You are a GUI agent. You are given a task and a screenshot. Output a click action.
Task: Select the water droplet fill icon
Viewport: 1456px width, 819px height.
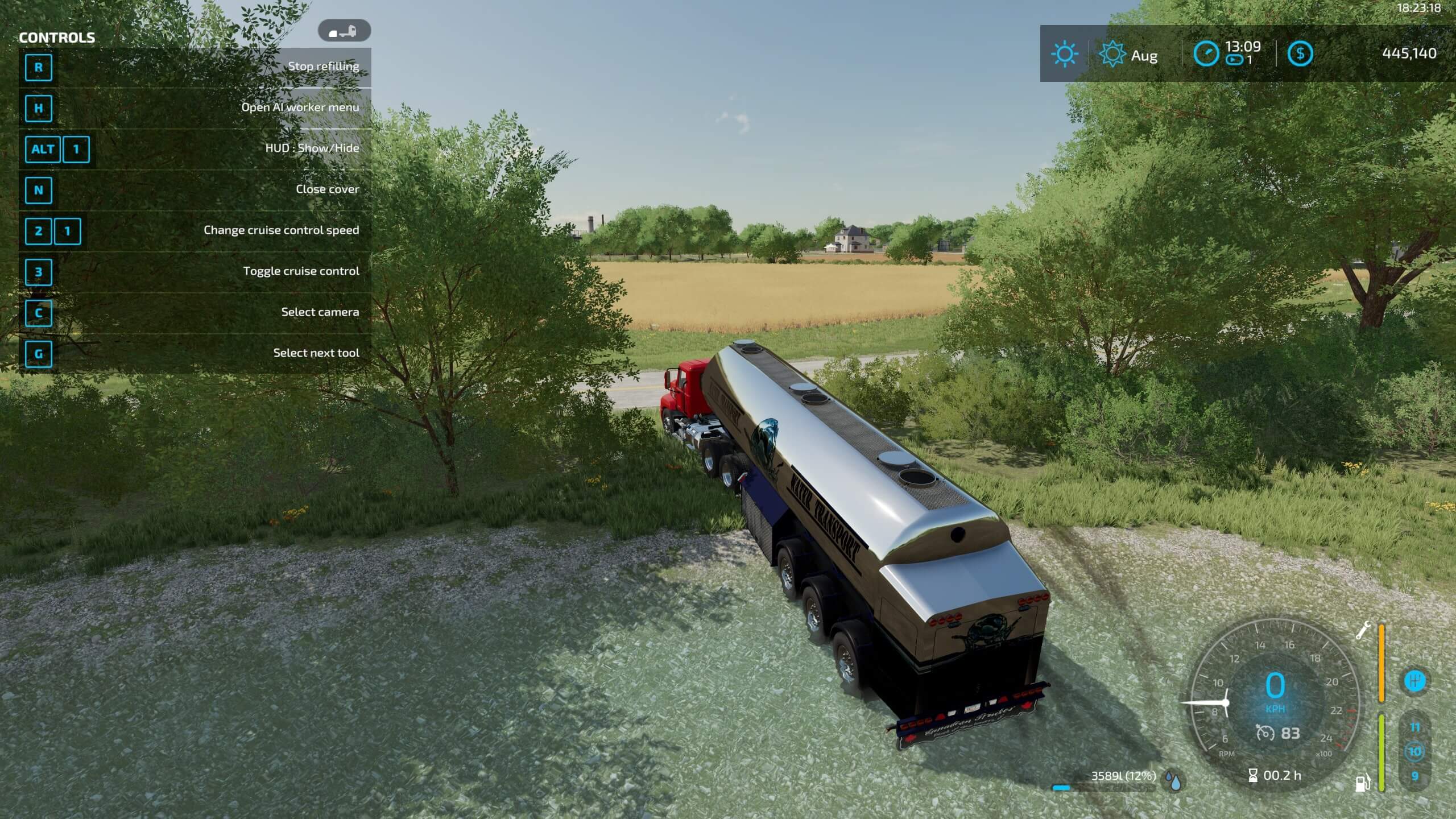point(1173,781)
